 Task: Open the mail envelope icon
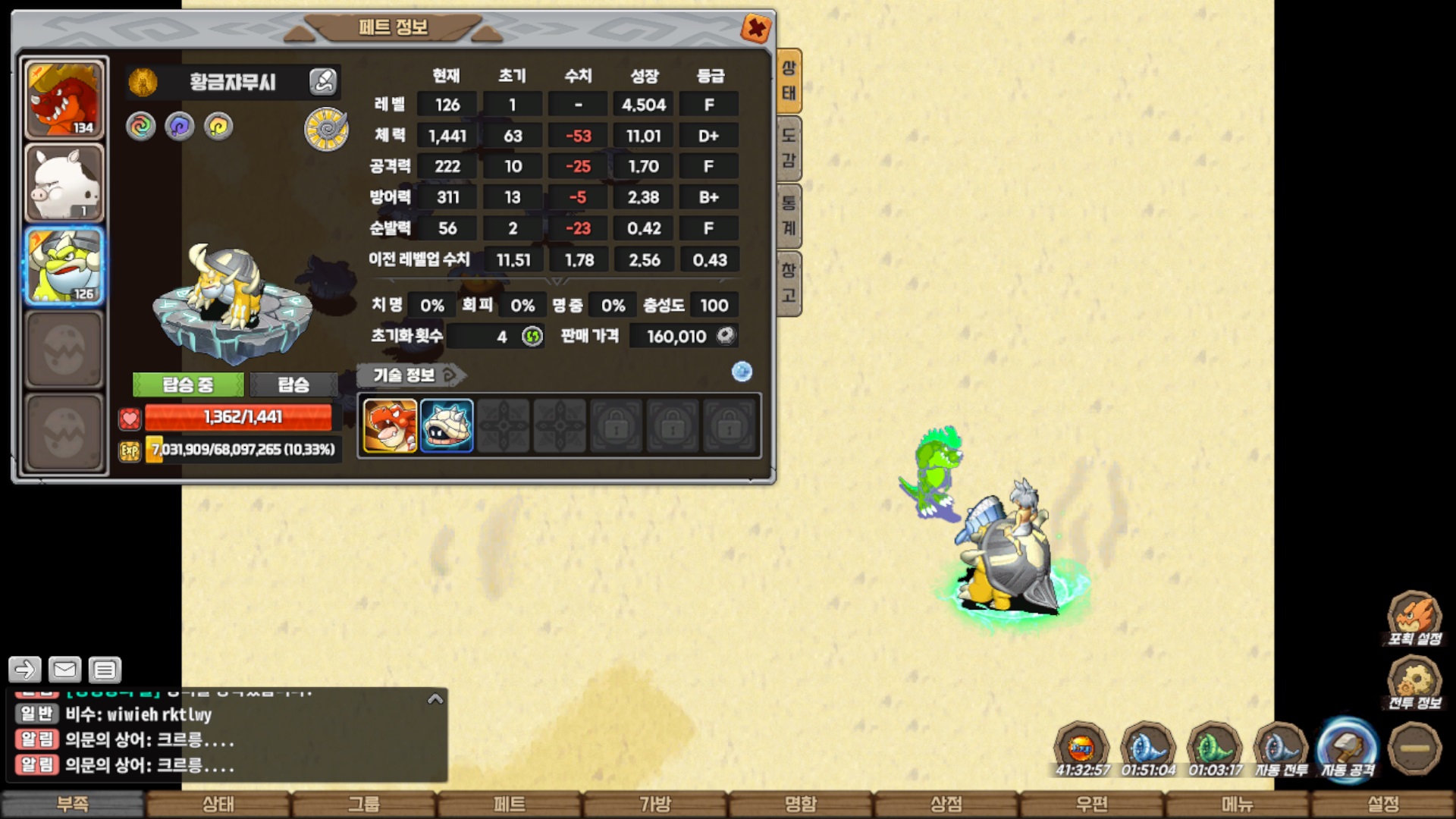coord(64,670)
